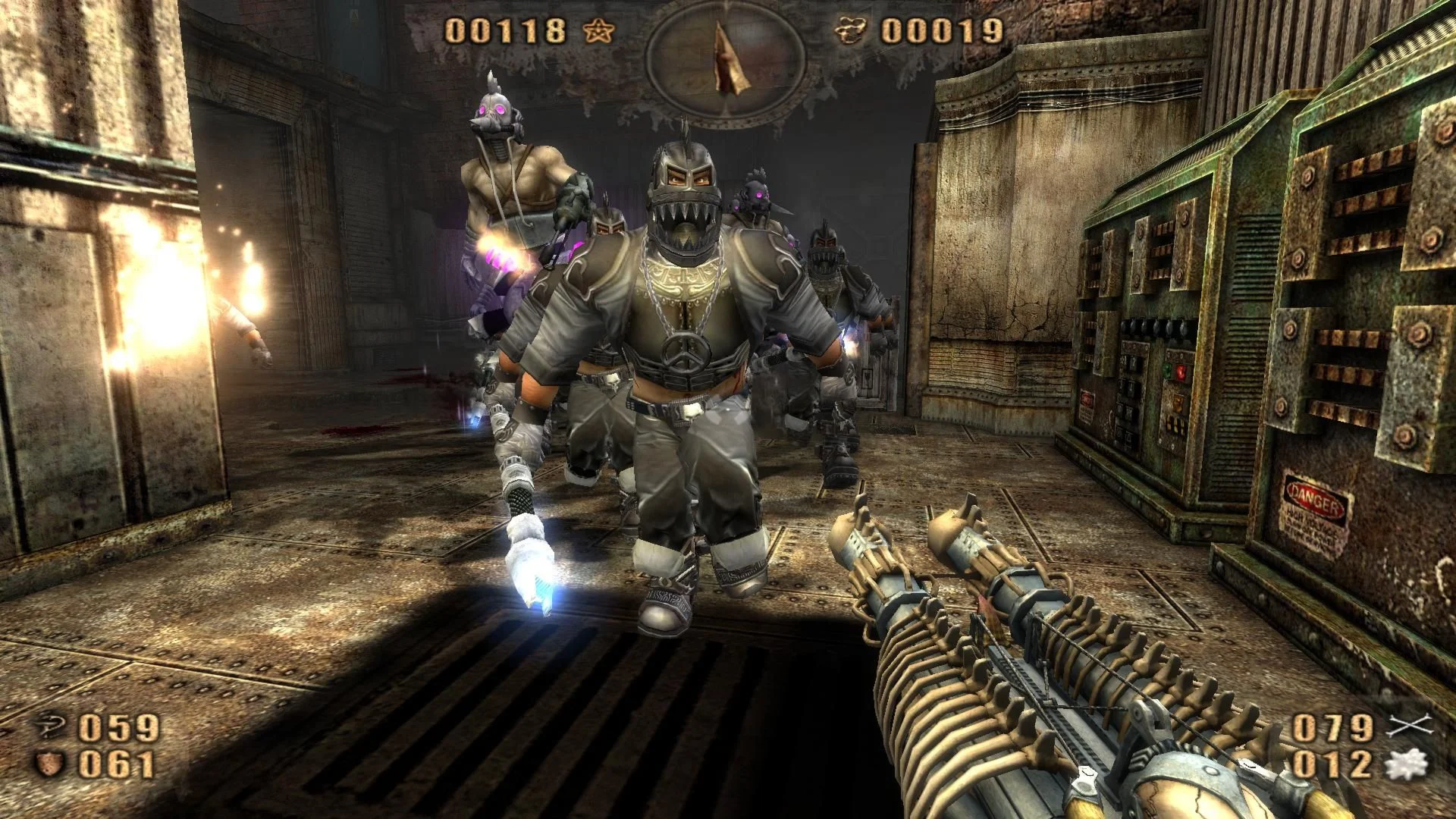Screen dimensions: 1456x819
Task: Click the gold pile icon beside 00019
Action: click(854, 31)
